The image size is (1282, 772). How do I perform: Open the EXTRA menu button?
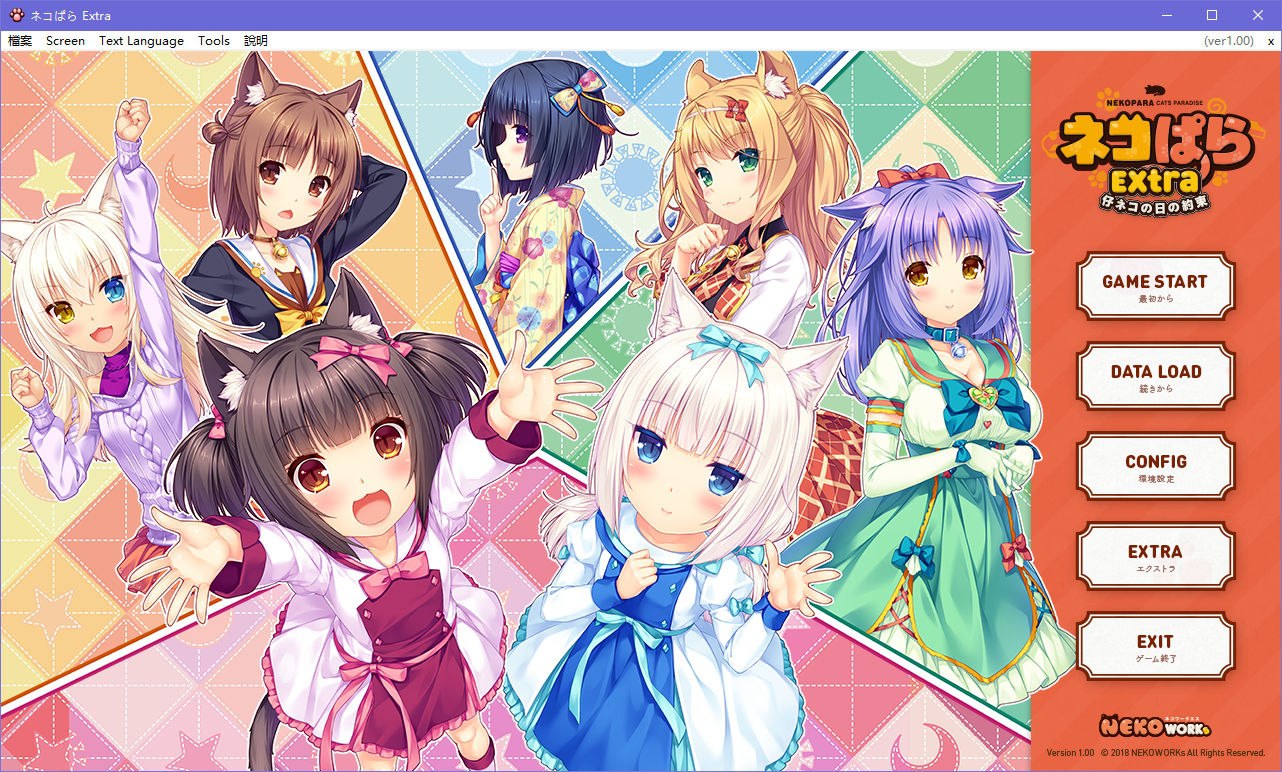click(1156, 556)
